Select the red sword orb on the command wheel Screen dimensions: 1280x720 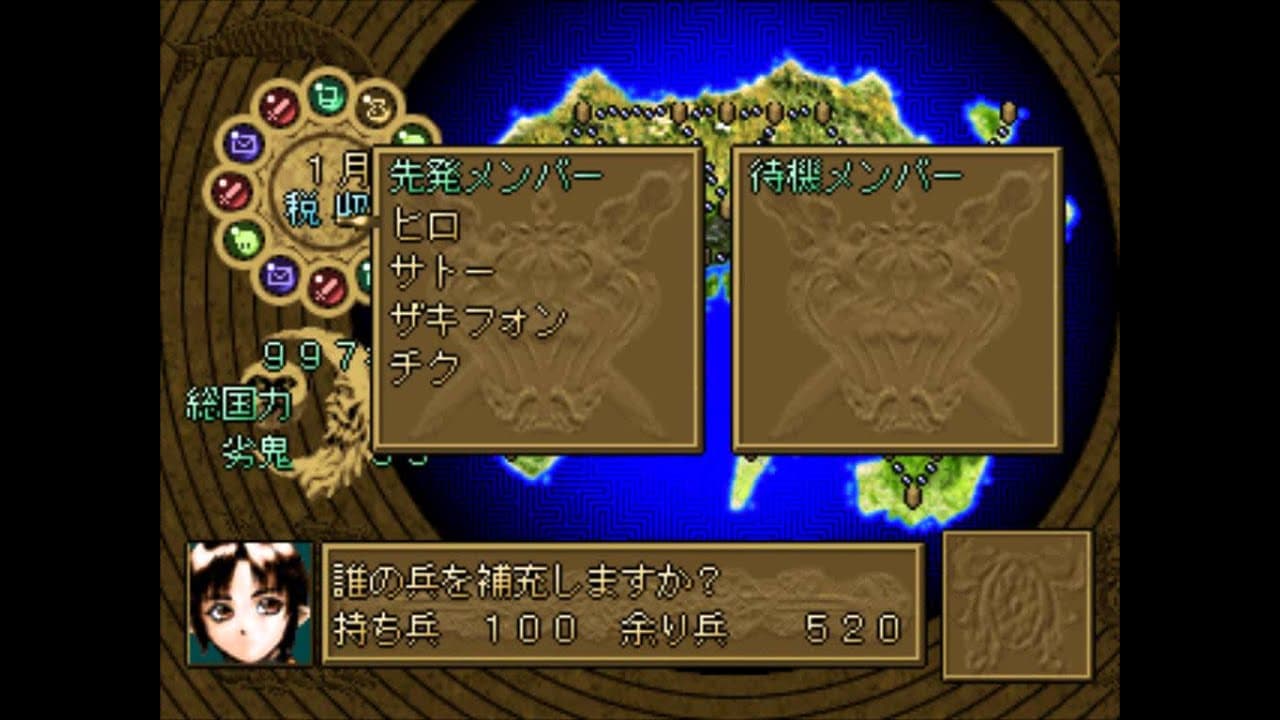pyautogui.click(x=280, y=106)
